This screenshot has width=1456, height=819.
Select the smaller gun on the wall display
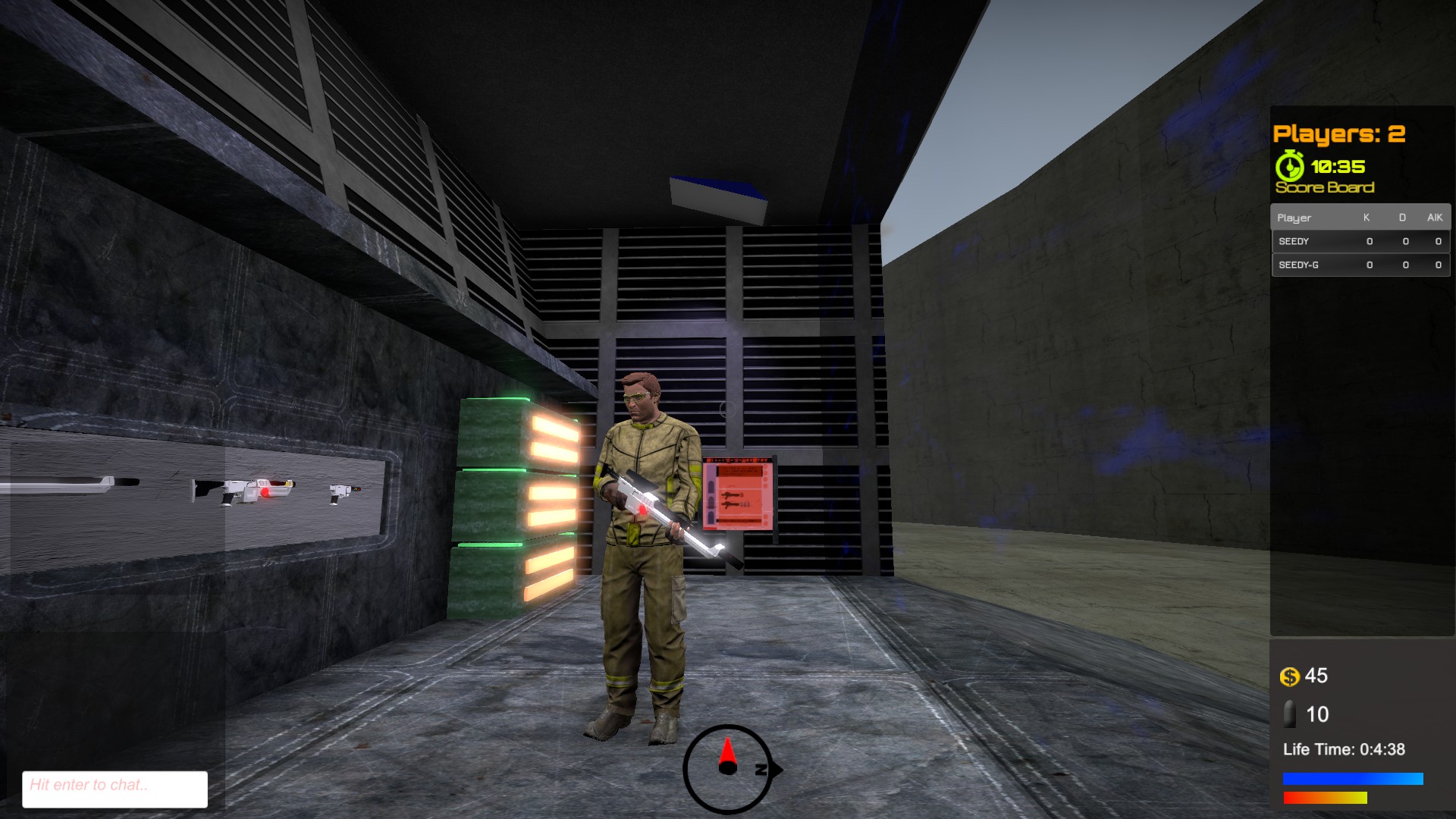tap(345, 493)
